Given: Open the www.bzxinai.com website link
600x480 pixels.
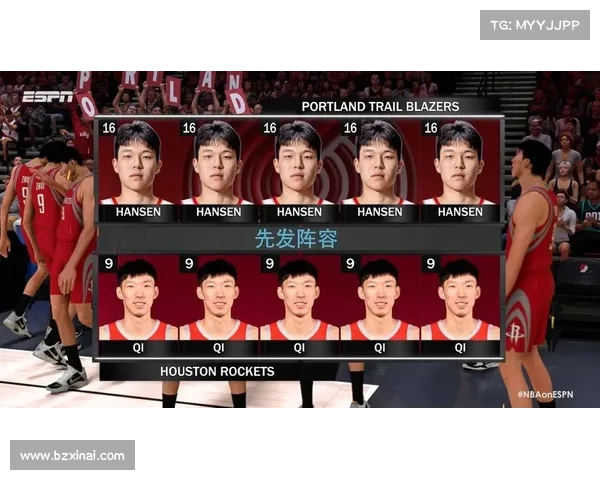Looking at the screenshot, I should point(72,456).
